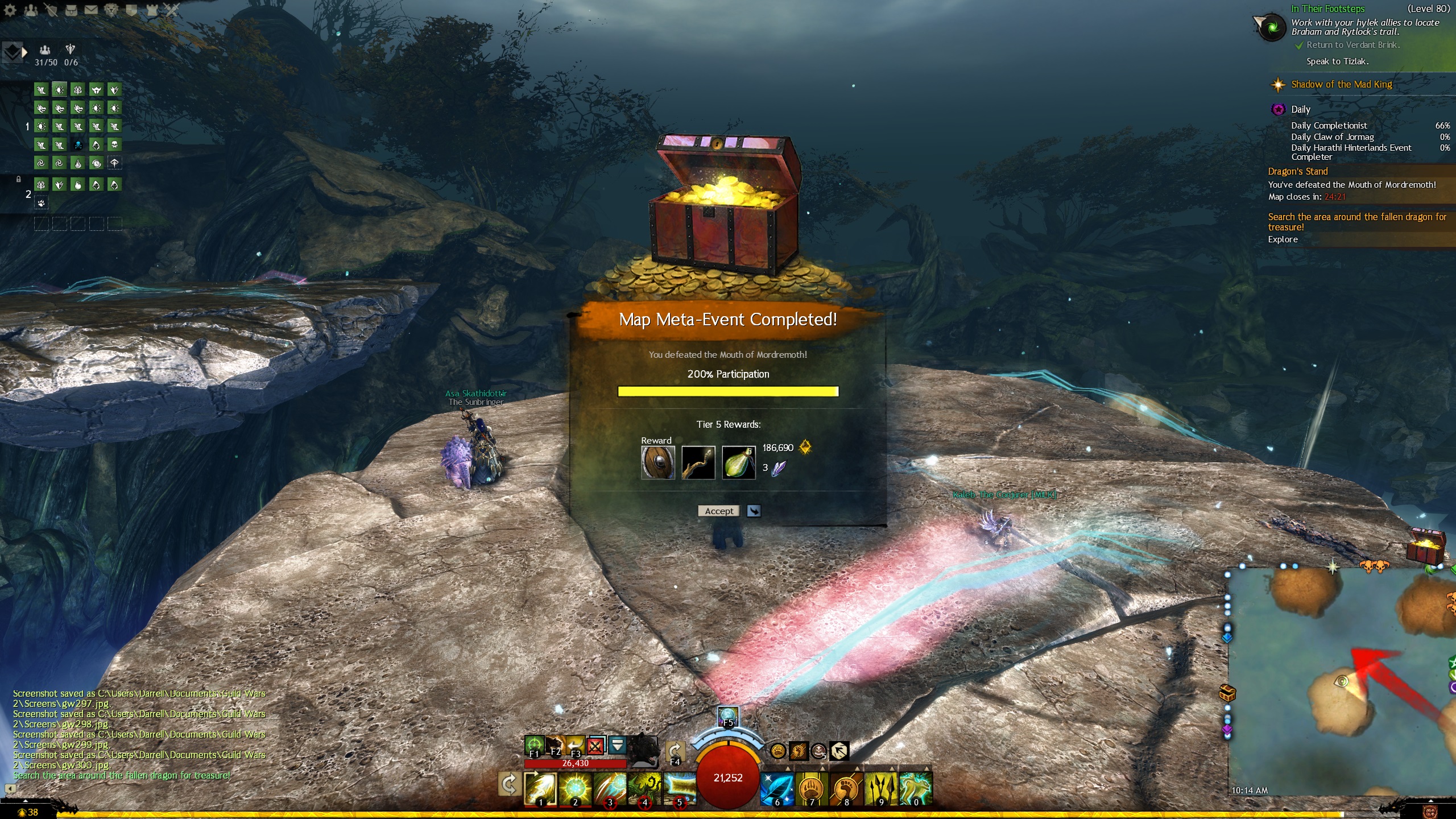This screenshot has height=819, width=1456.
Task: Trigger the F5 celestial avatar skill
Action: point(728,717)
